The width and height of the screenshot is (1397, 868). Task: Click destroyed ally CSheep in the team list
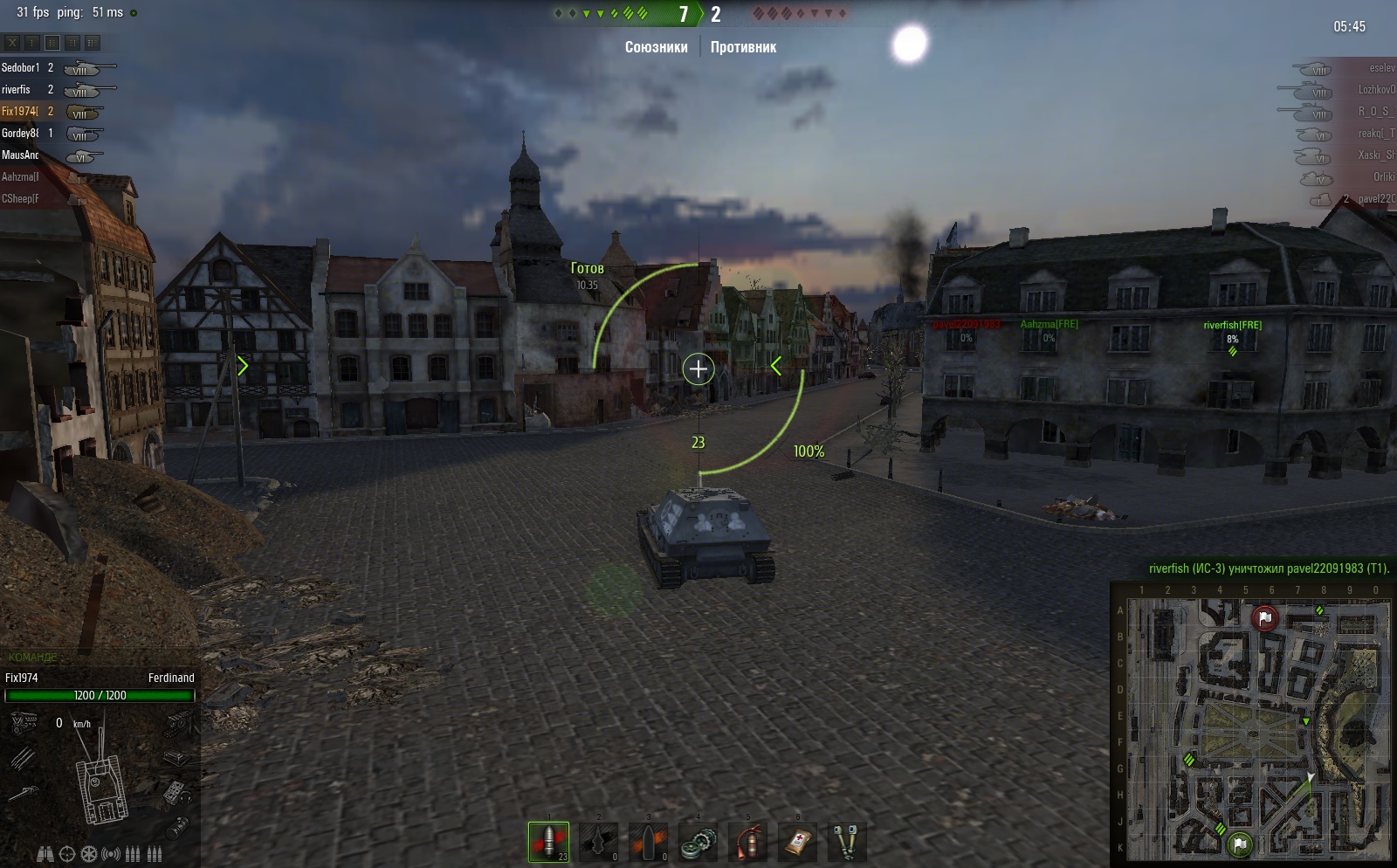pos(20,198)
